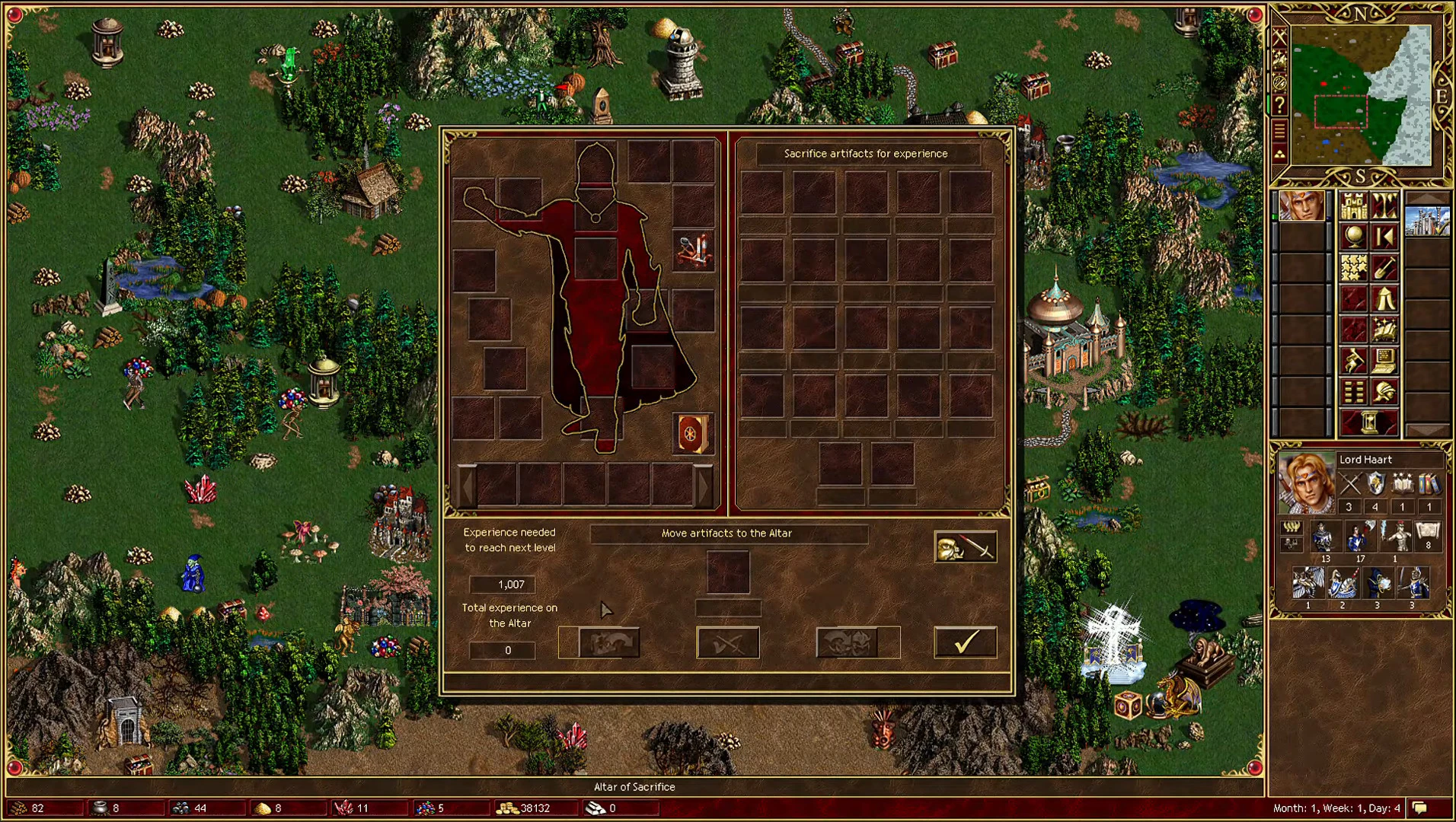End the turn with the hourglass icon

click(1368, 420)
